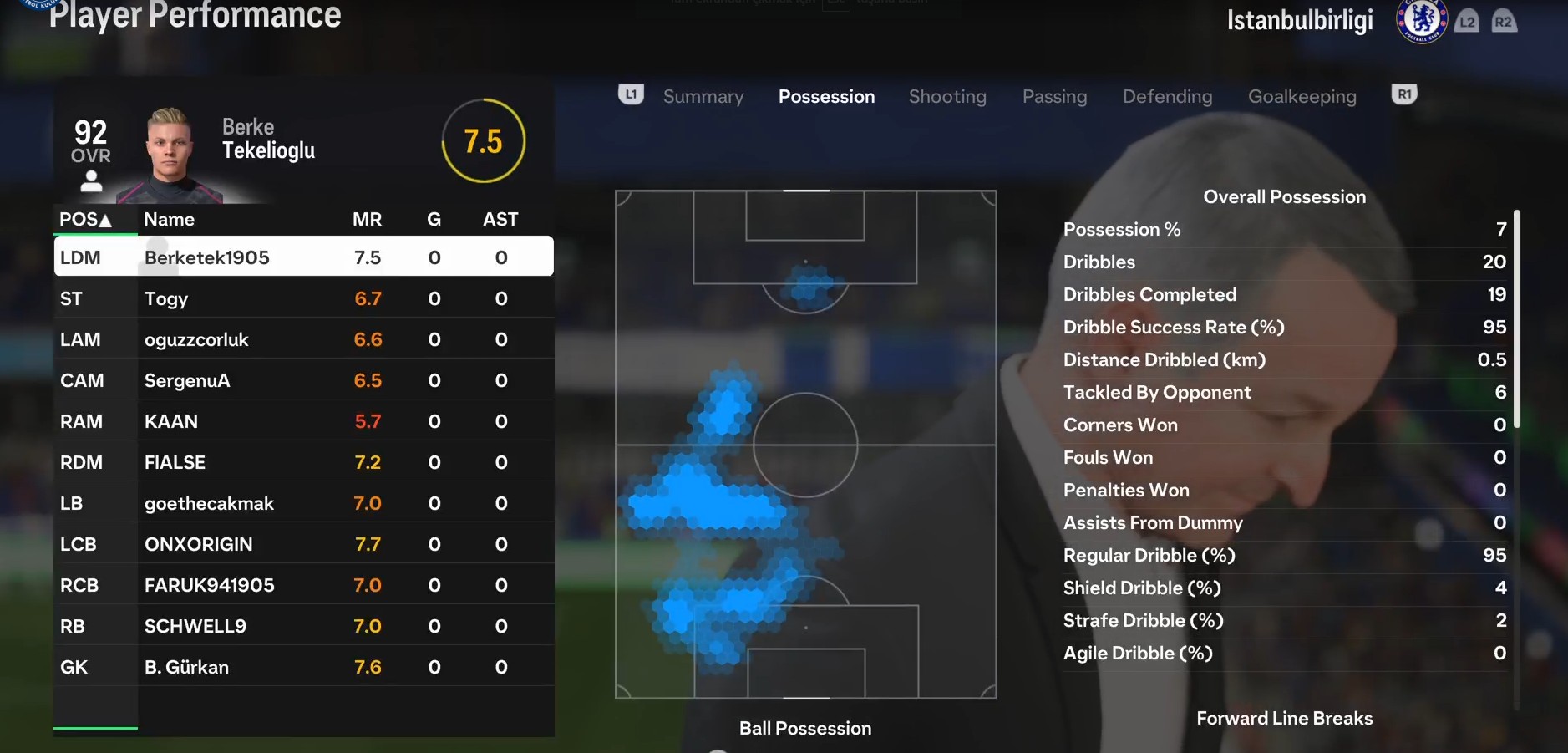Select left back goethecakmak
The image size is (1568, 753).
click(x=303, y=503)
